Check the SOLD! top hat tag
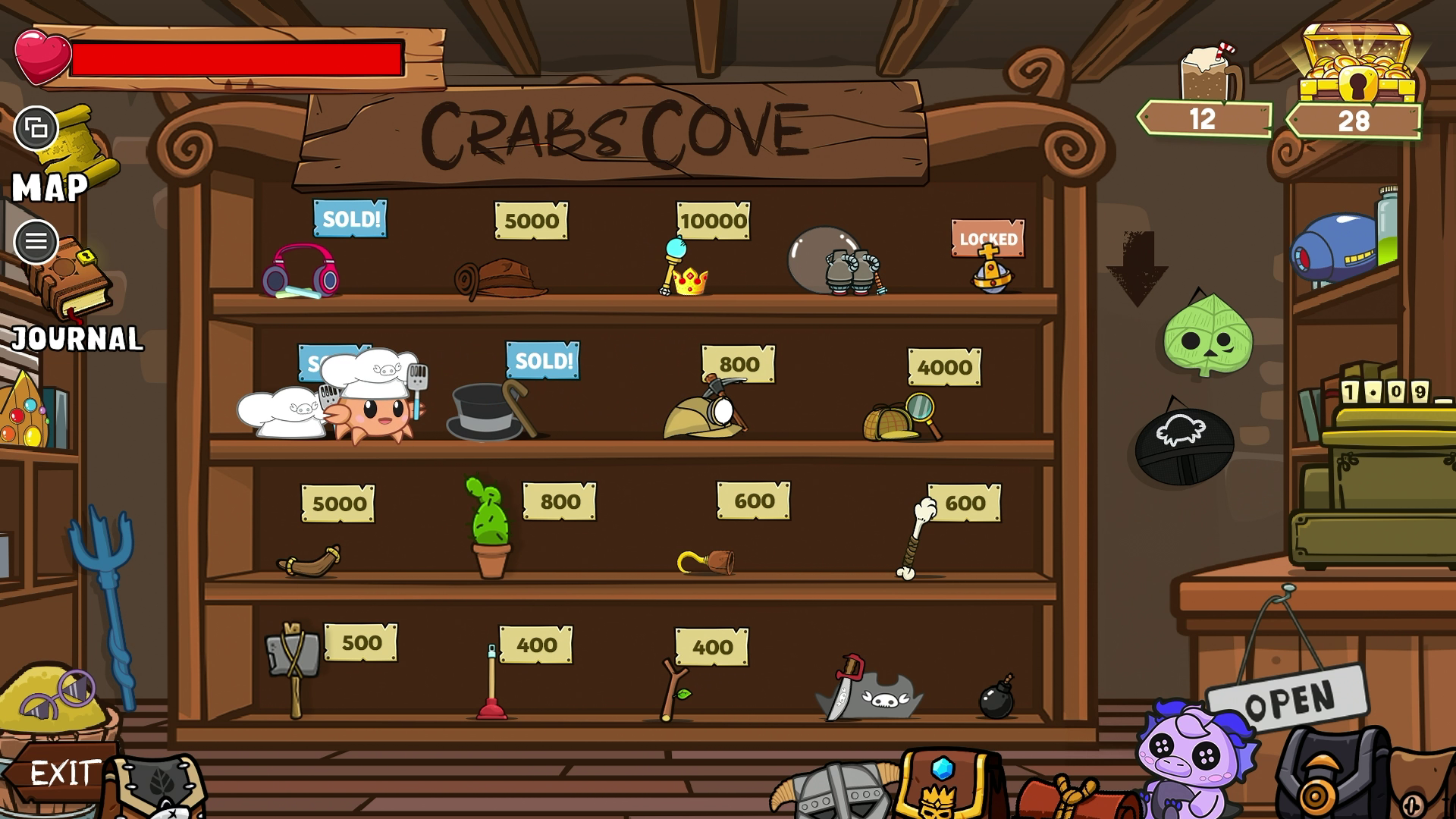Viewport: 1456px width, 819px height. pyautogui.click(x=541, y=362)
